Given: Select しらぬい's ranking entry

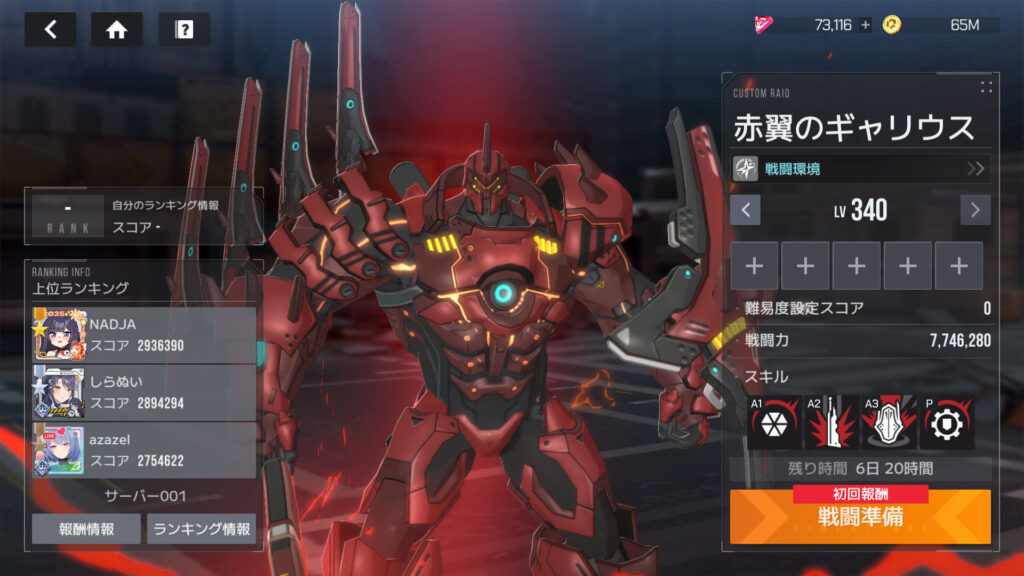Looking at the screenshot, I should click(144, 392).
